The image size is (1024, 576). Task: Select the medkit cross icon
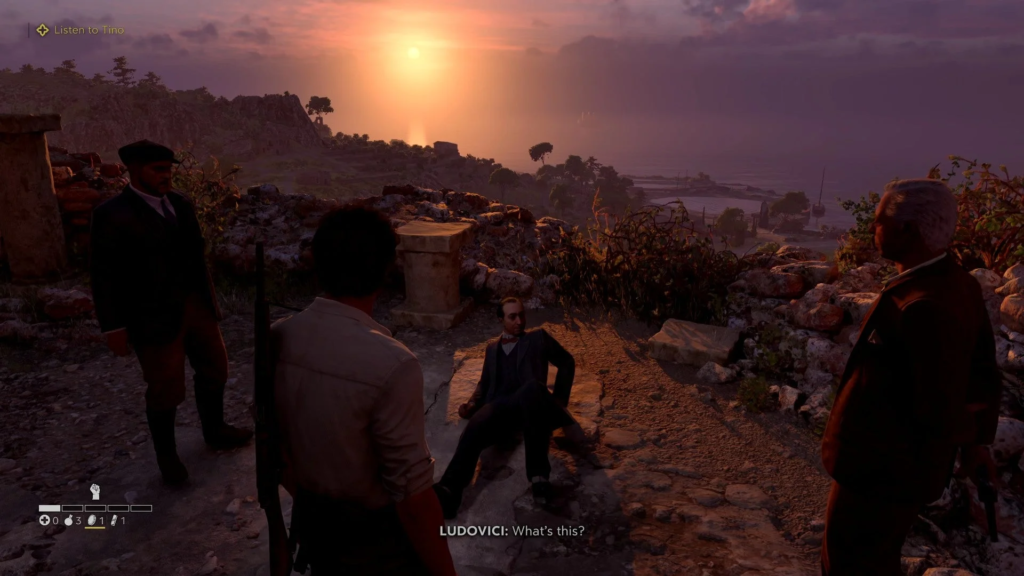click(x=44, y=520)
